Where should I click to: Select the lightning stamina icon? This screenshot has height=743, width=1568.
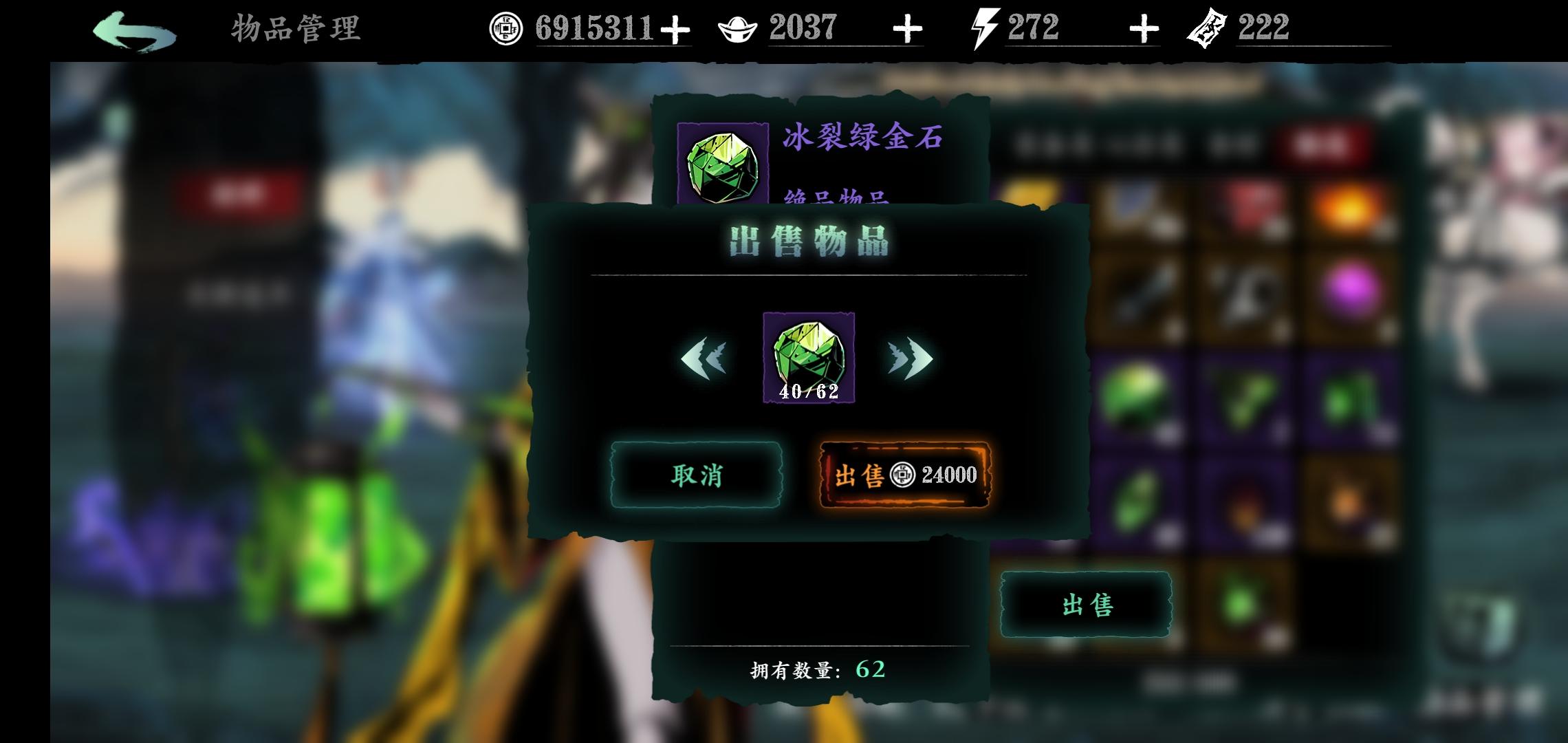(x=983, y=28)
